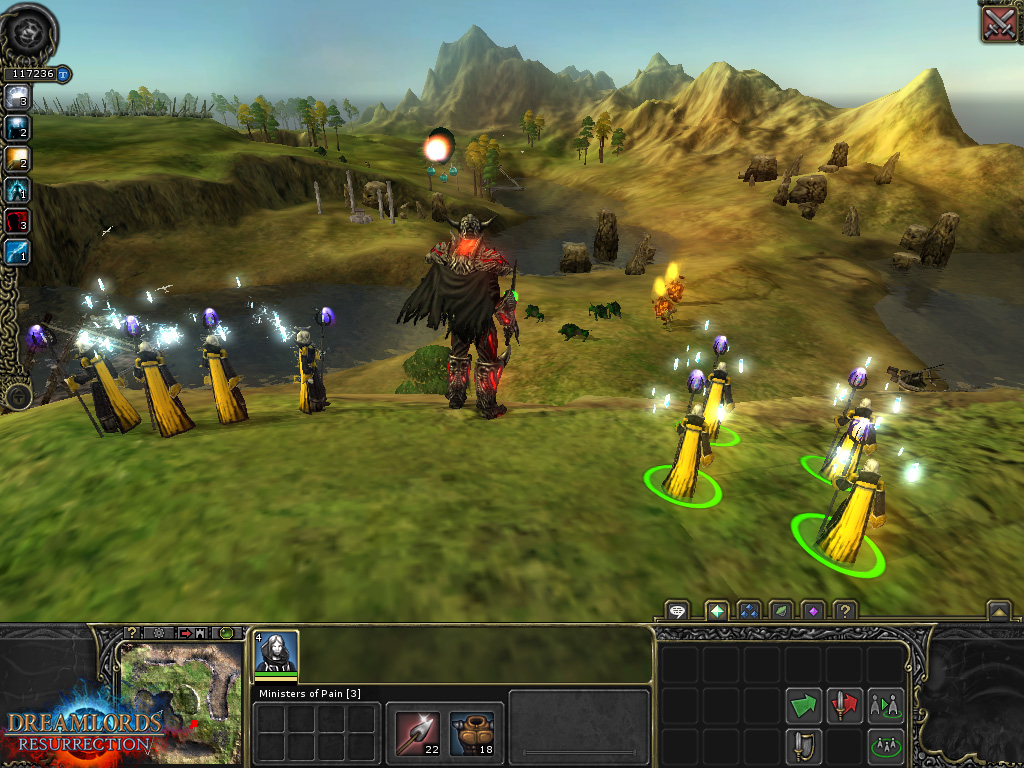Switch to the purple gem tab
Image resolution: width=1024 pixels, height=768 pixels.
813,610
